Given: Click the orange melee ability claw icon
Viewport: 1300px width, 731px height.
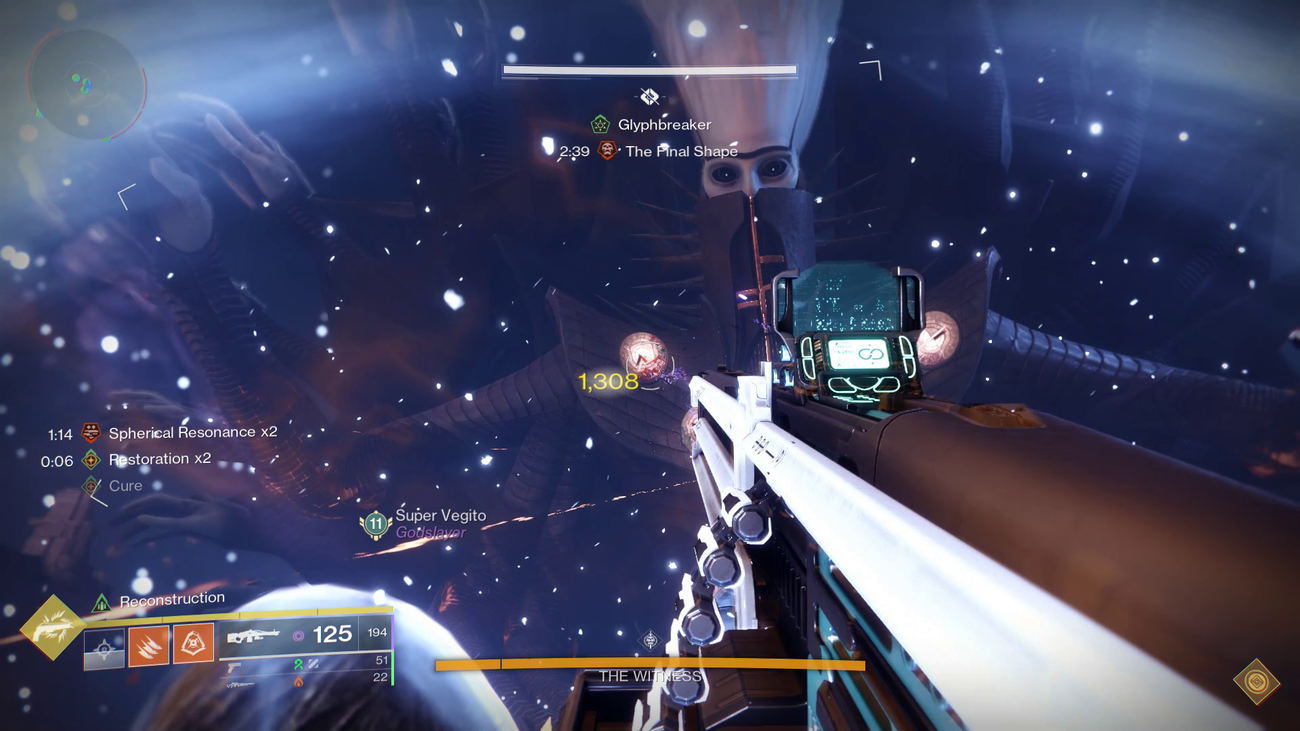Looking at the screenshot, I should point(147,644).
